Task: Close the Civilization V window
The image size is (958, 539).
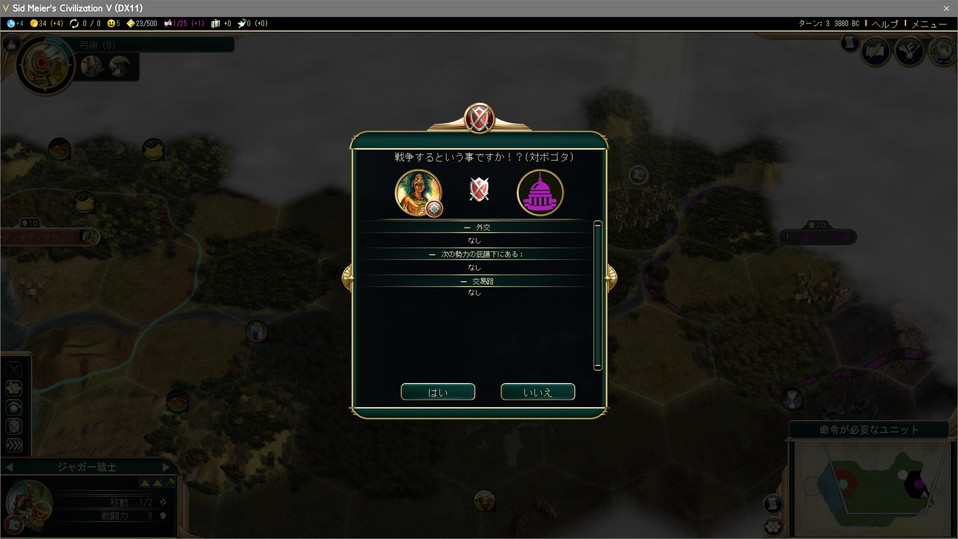Action: [x=946, y=8]
